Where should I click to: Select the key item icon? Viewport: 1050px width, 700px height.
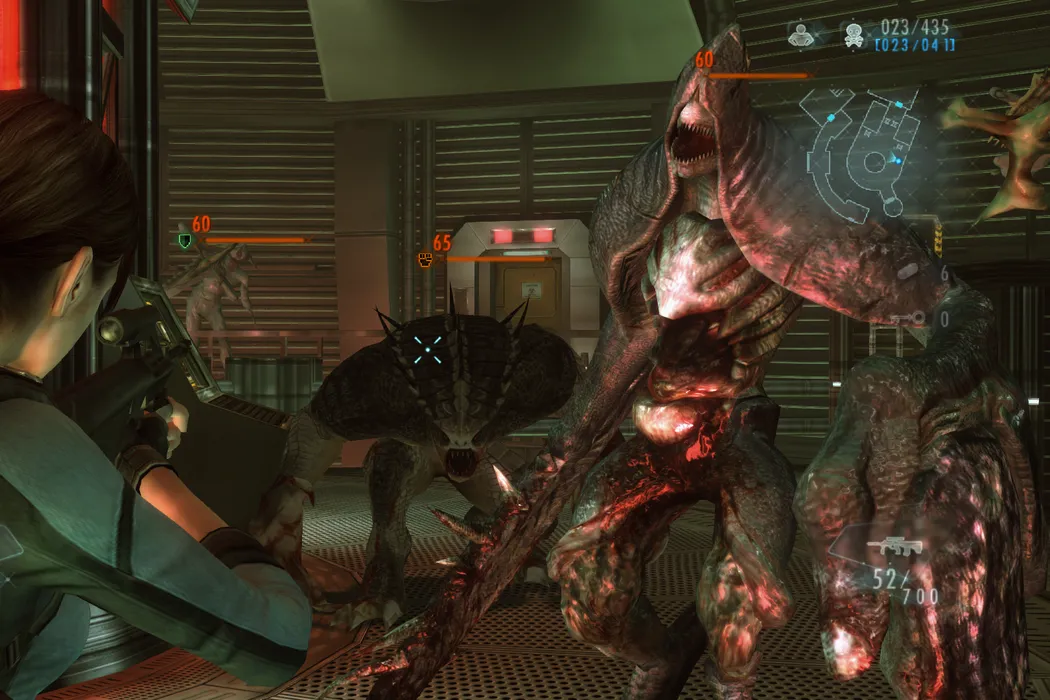tap(905, 319)
